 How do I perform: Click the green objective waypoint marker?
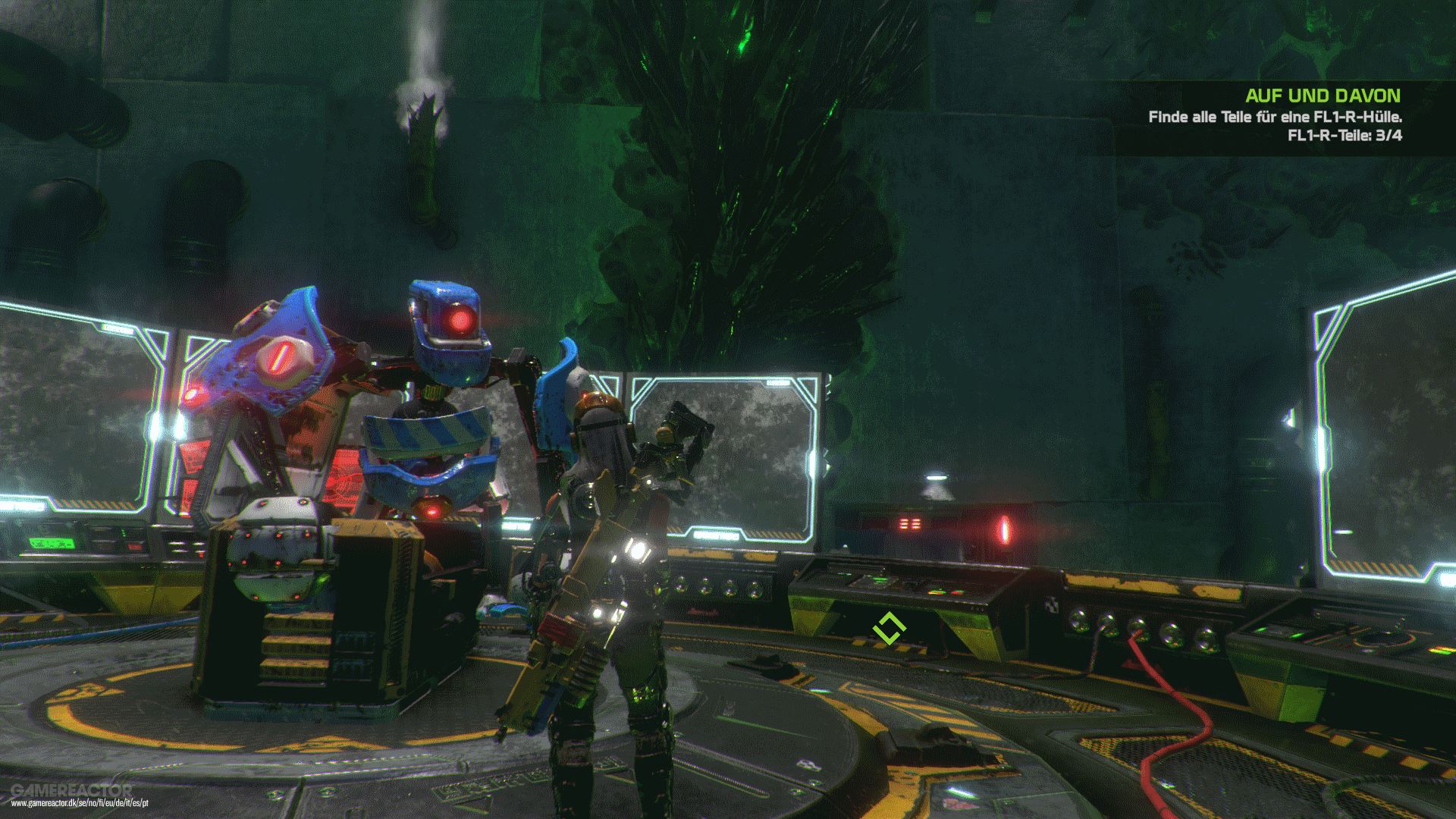click(890, 627)
